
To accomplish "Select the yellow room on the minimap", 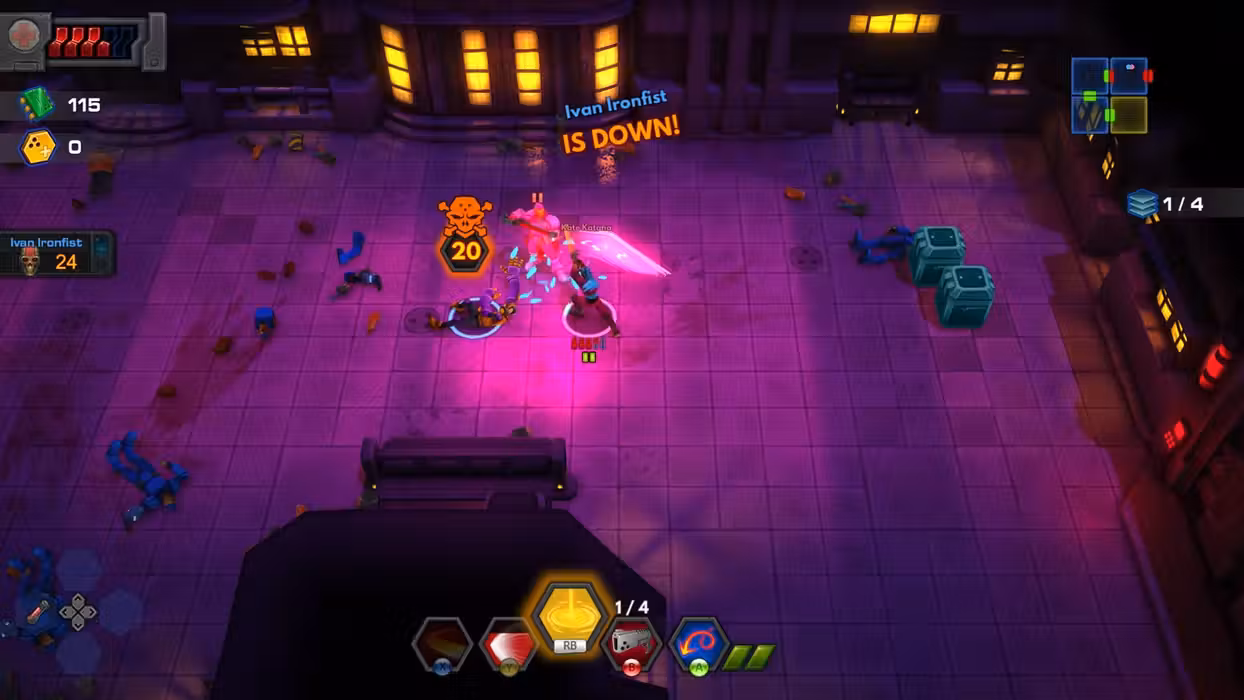I will [x=1128, y=114].
